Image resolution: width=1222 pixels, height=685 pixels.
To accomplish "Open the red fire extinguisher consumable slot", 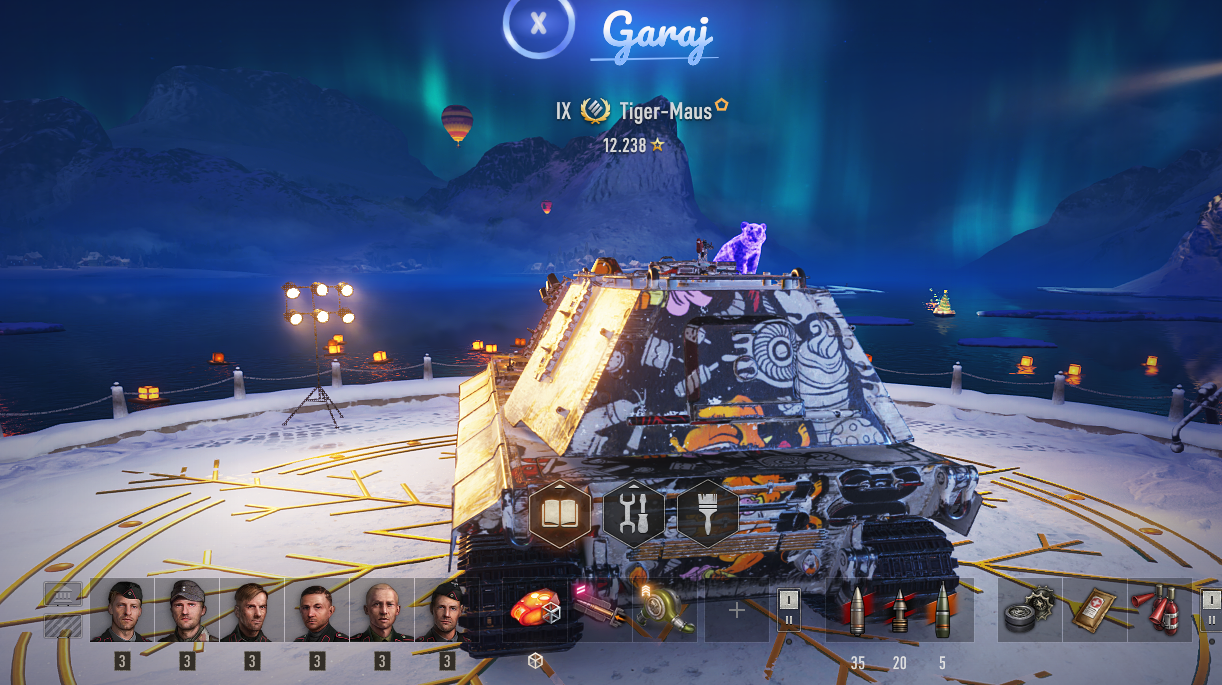I will pos(1158,610).
